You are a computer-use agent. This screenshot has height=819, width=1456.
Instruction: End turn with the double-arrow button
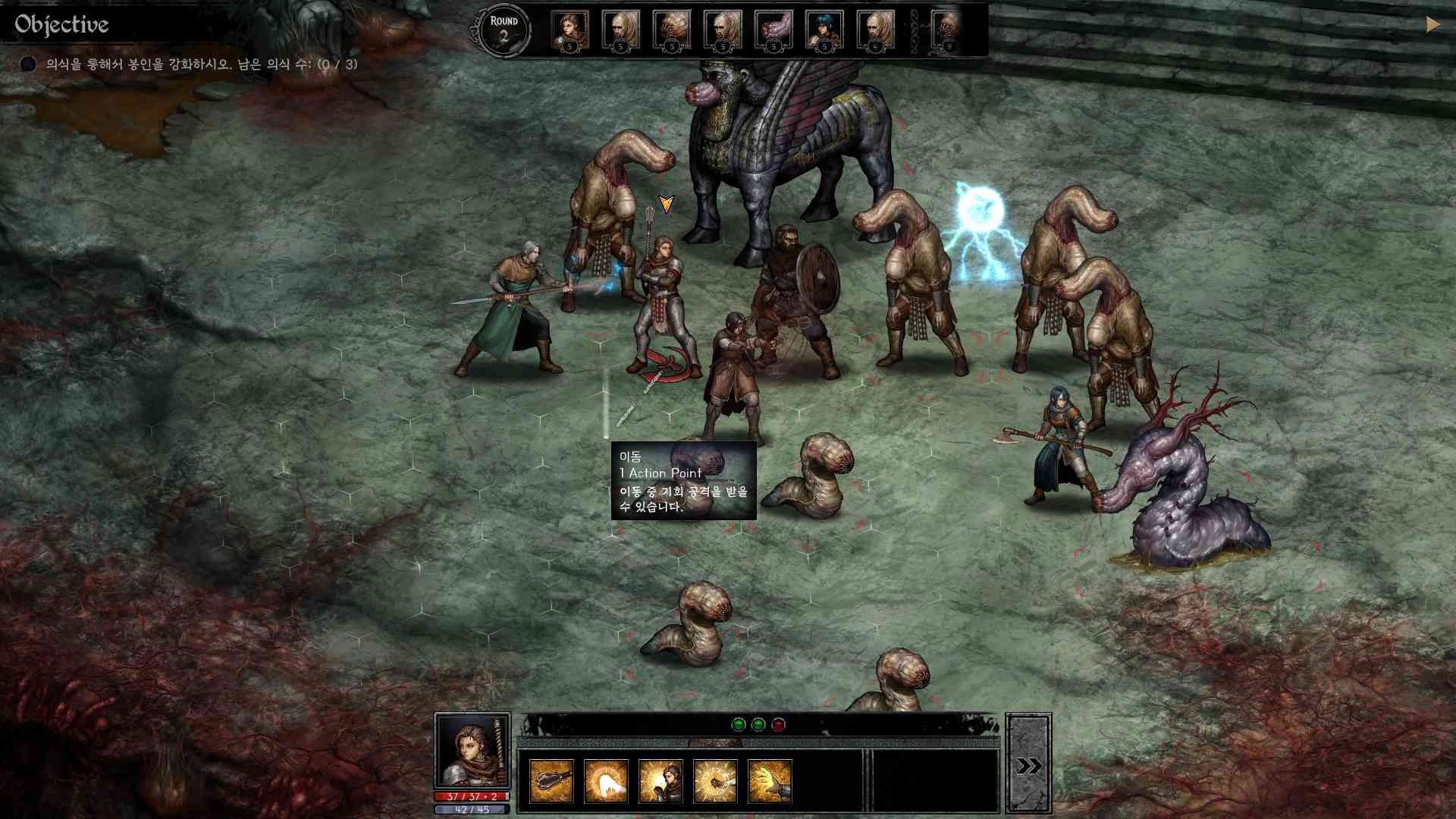[x=1028, y=765]
